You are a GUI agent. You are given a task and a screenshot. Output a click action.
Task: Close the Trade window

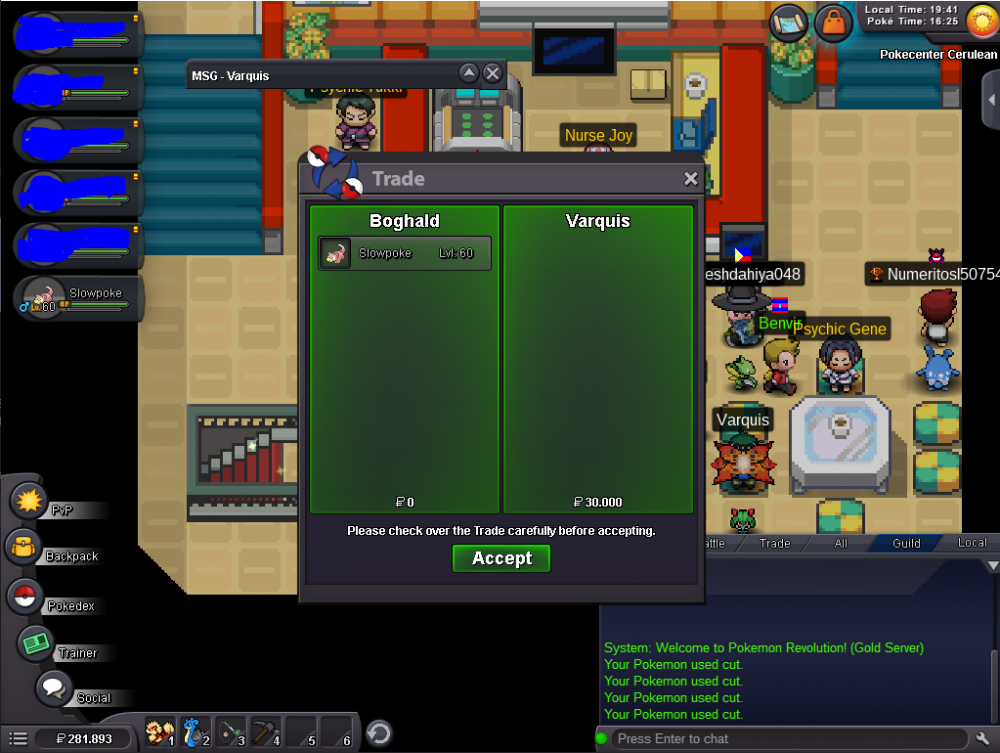[690, 179]
